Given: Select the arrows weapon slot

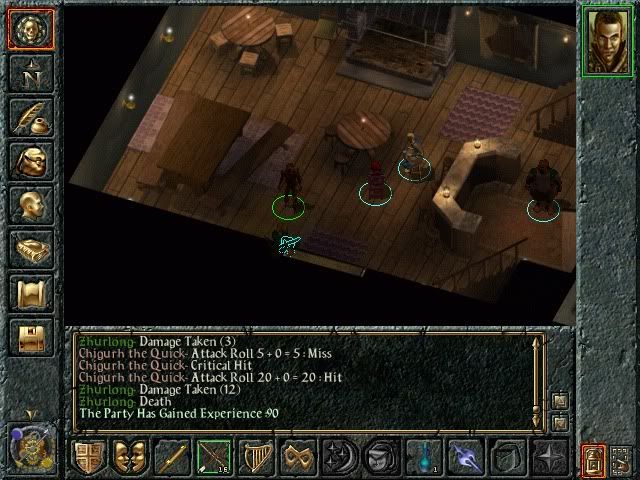Looking at the screenshot, I should (214, 456).
